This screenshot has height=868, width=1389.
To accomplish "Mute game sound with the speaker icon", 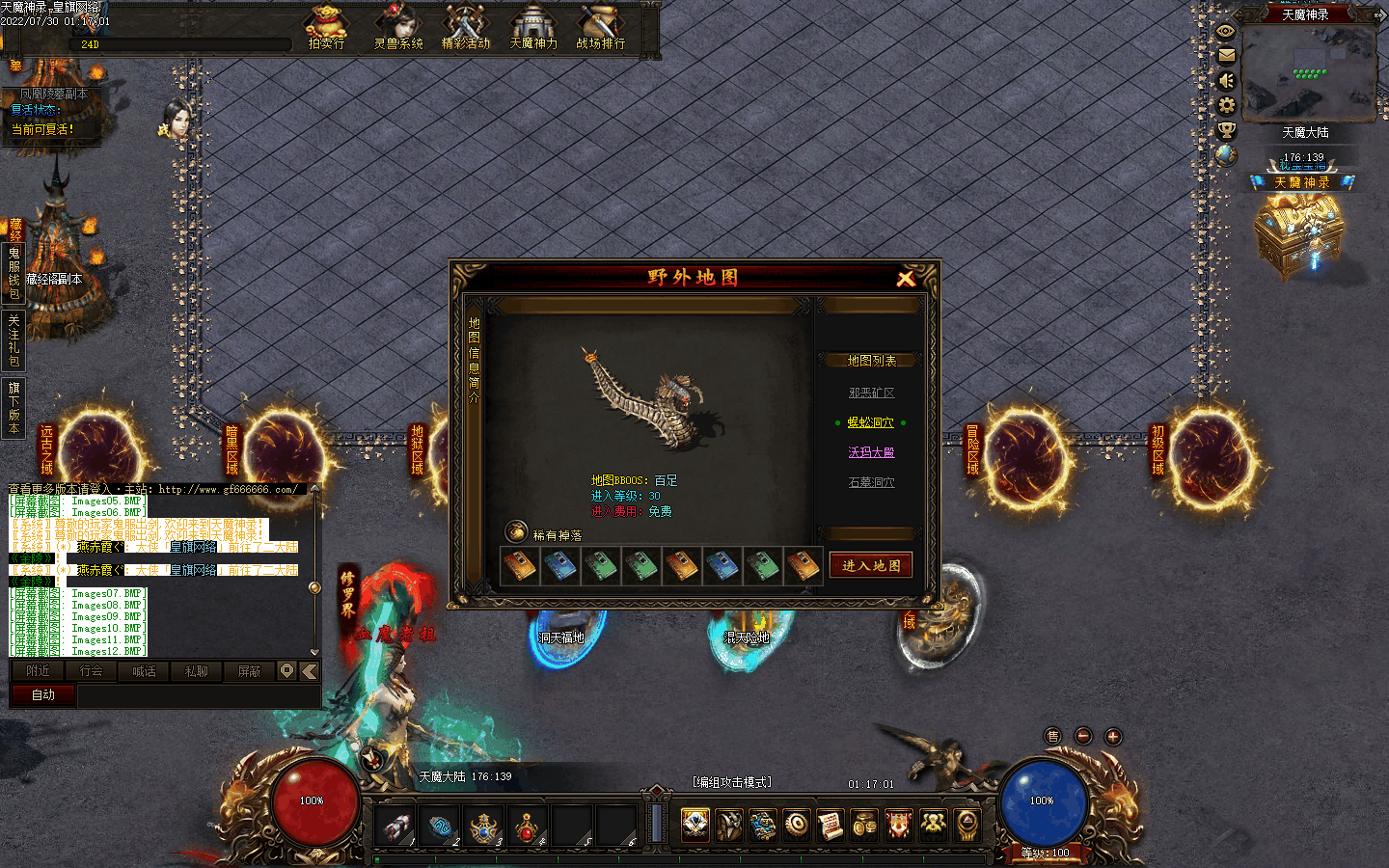I will 1226,81.
